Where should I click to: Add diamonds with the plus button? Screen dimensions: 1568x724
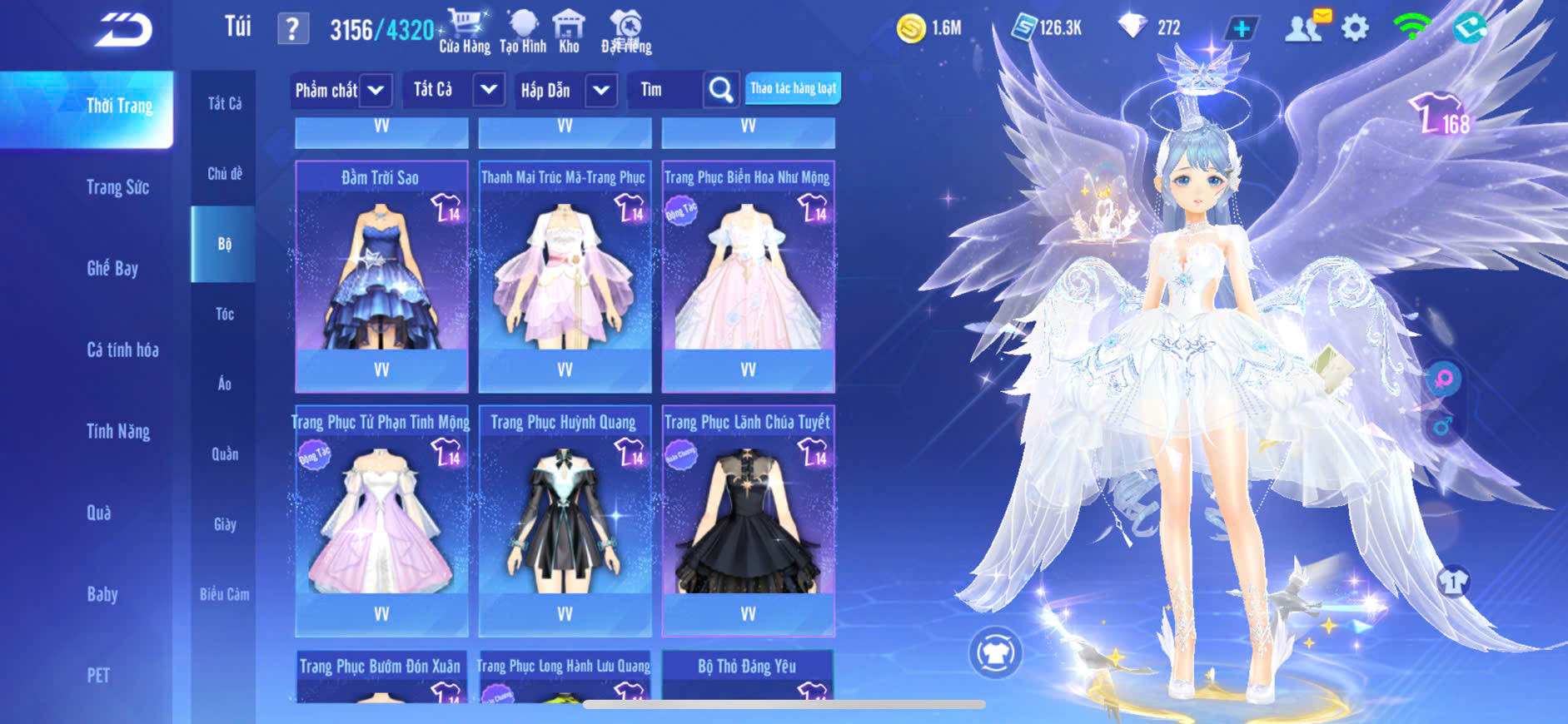(1241, 28)
